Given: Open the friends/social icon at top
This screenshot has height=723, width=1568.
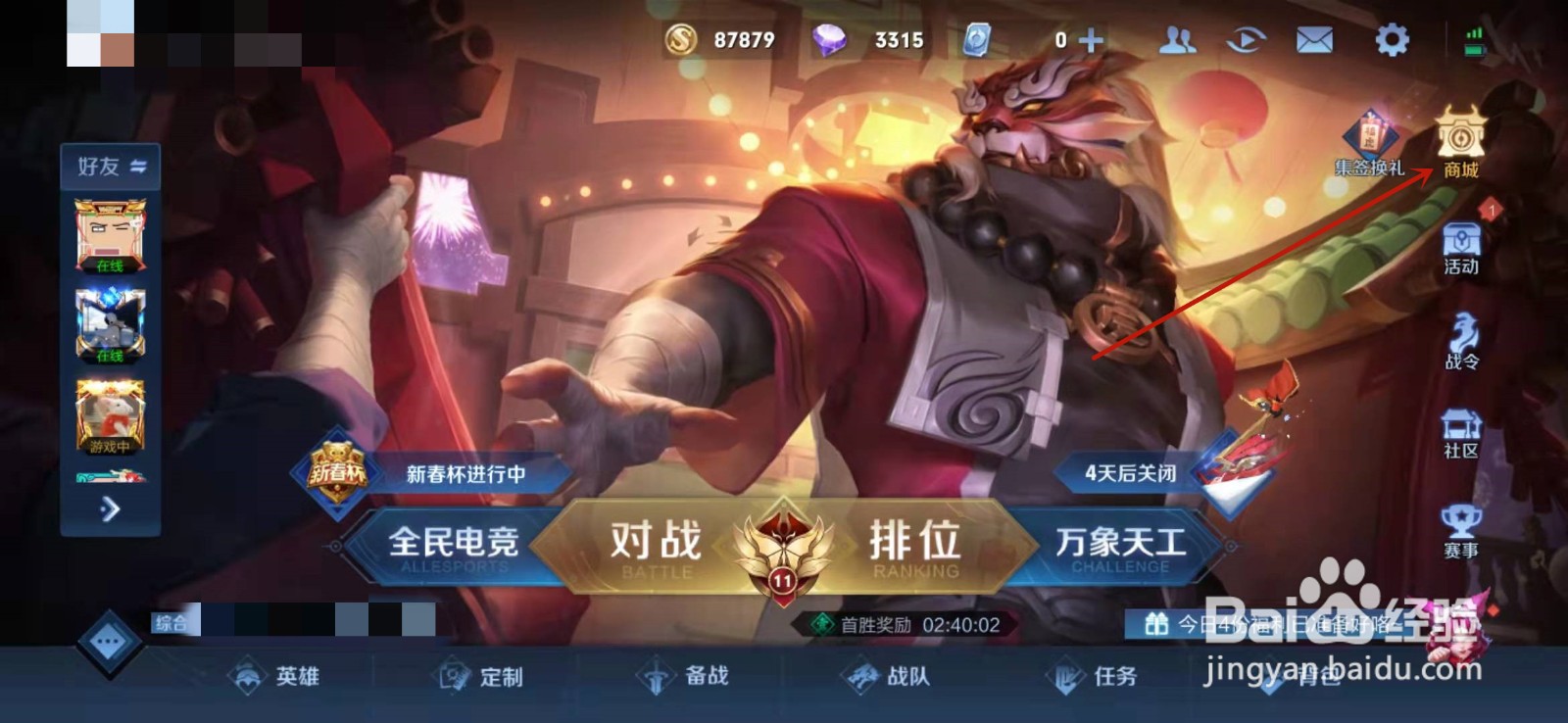Looking at the screenshot, I should pos(1179,39).
